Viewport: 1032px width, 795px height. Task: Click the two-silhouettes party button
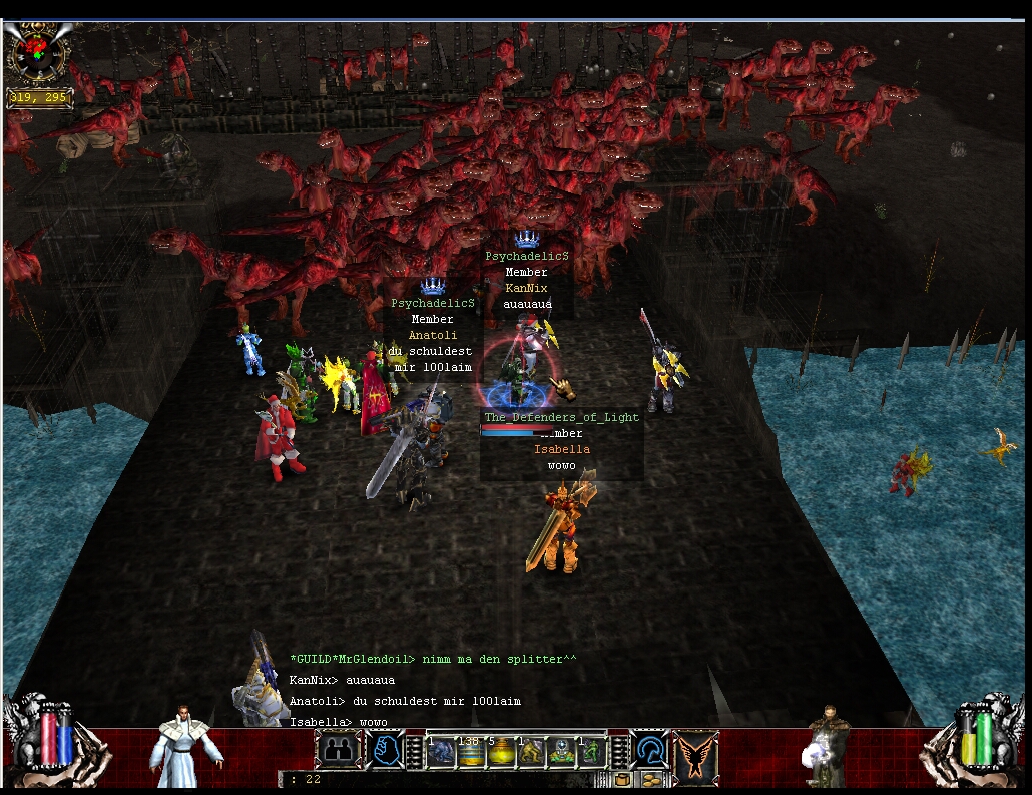coord(337,750)
